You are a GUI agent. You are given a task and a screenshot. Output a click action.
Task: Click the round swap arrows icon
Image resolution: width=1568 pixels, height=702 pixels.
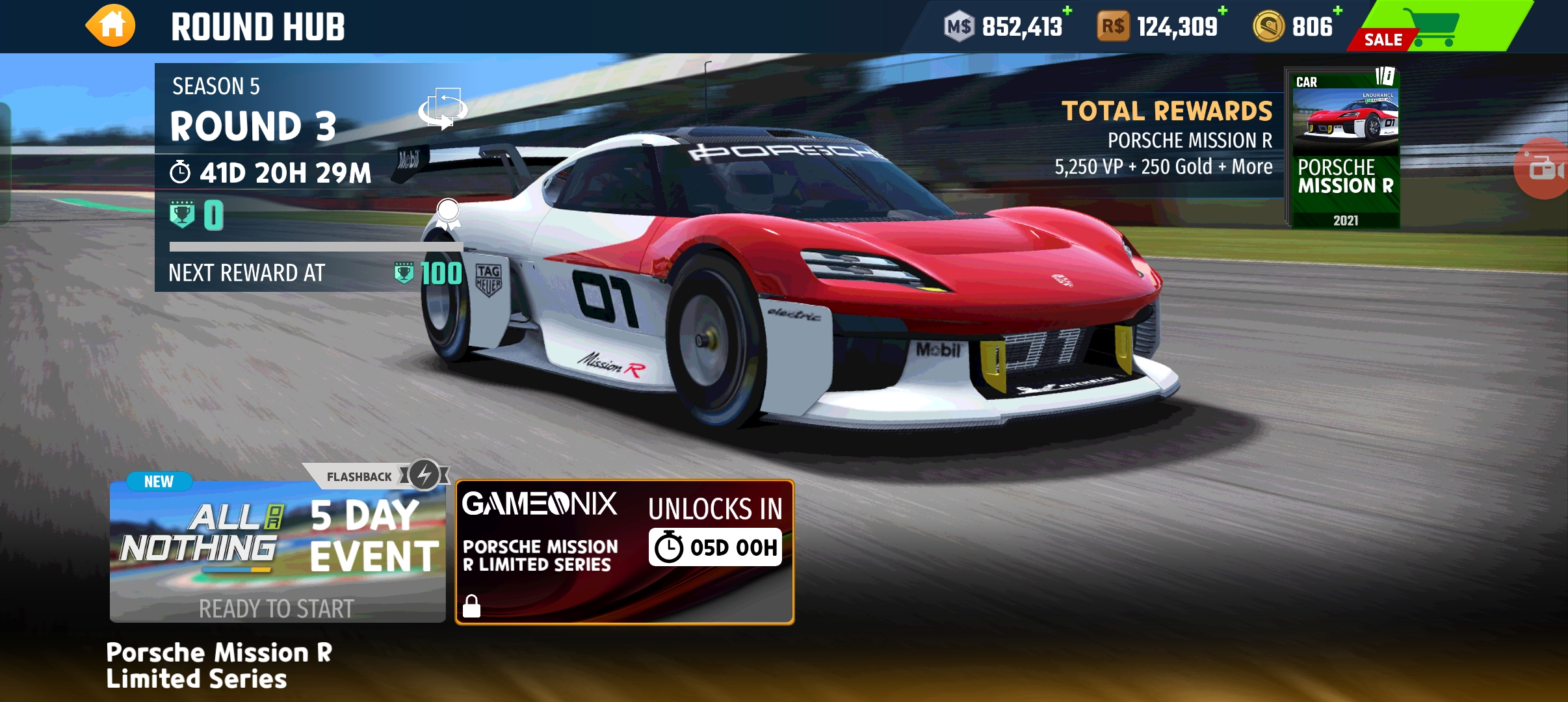[x=443, y=109]
